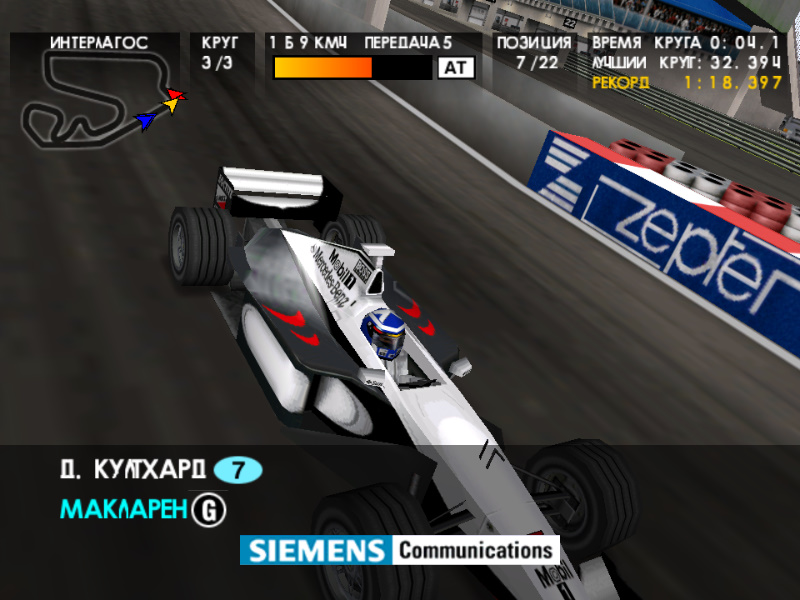This screenshot has width=800, height=600.
Task: Click the blue number 7 driver badge
Action: pyautogui.click(x=238, y=469)
